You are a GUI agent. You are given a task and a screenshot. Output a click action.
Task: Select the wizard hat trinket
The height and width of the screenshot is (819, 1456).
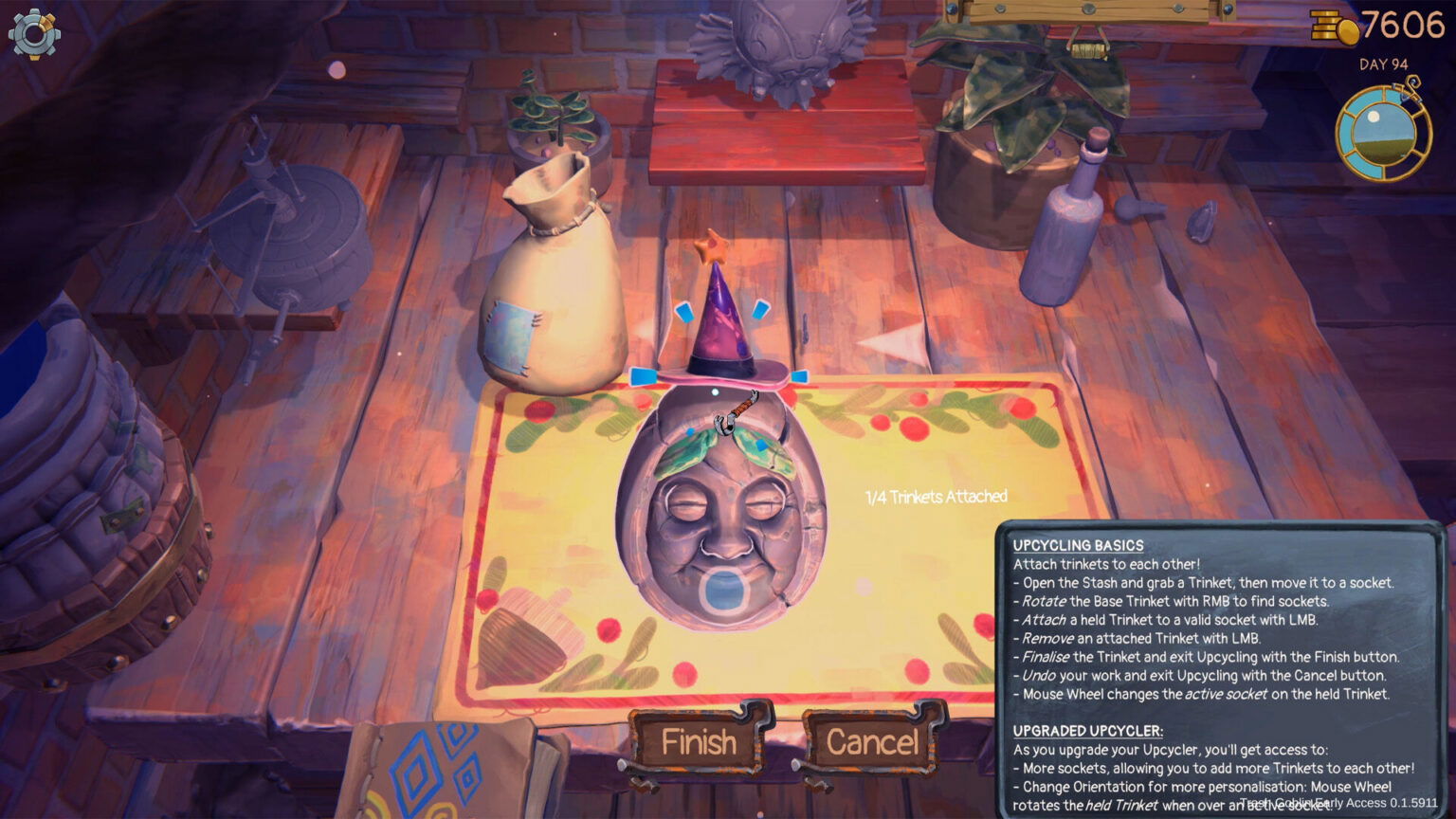click(722, 322)
